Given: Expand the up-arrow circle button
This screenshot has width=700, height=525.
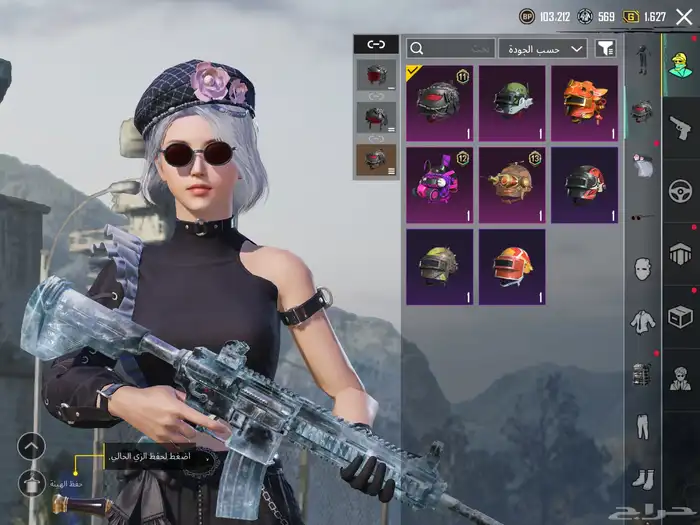Looking at the screenshot, I should [32, 446].
